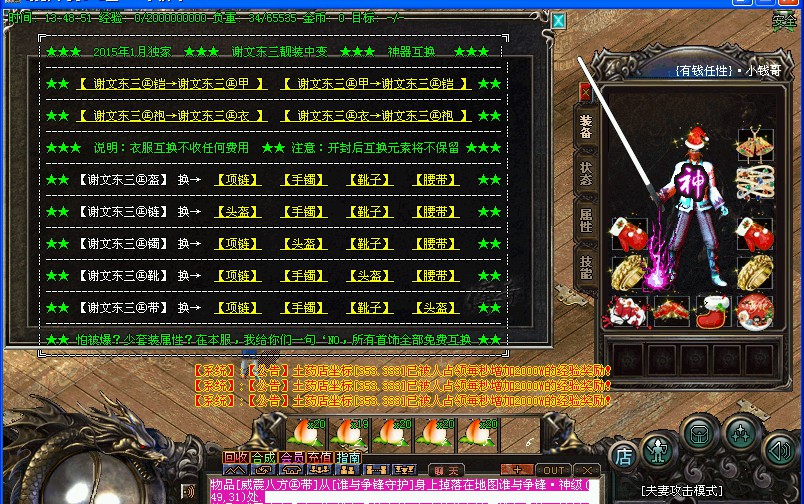
Task: Switch to the 状态 tab
Action: pos(586,173)
